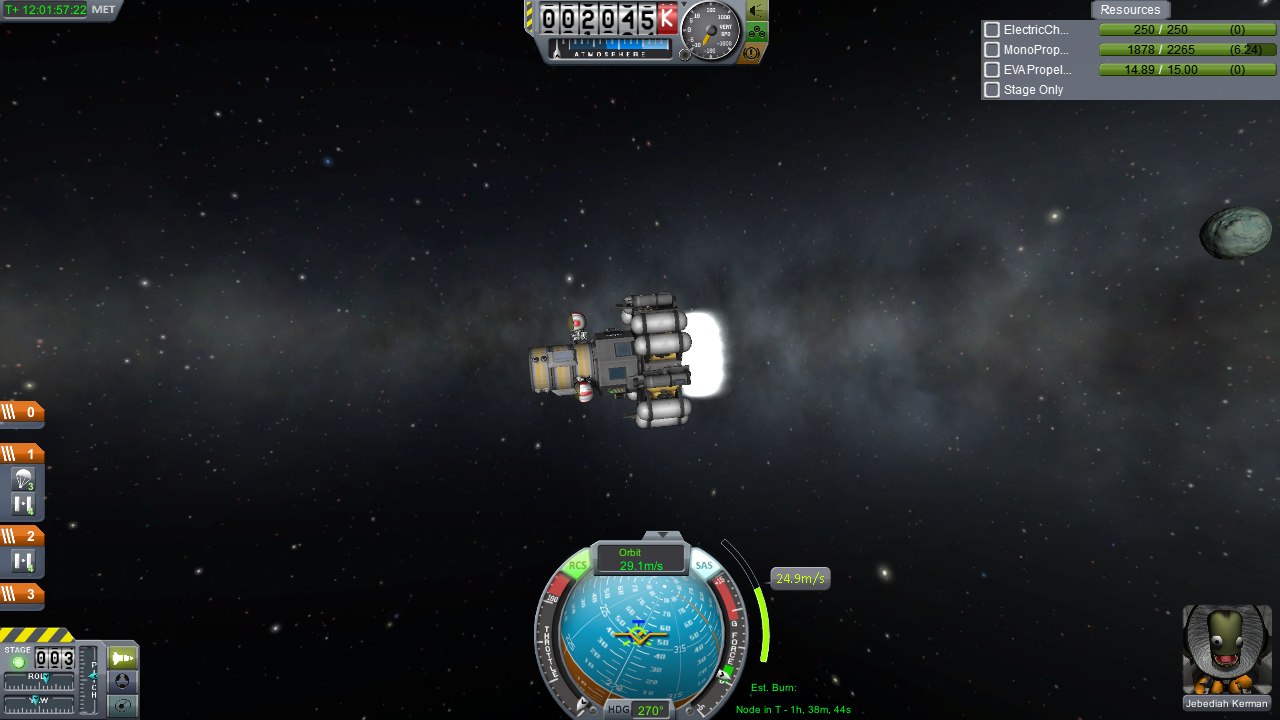
Task: Switch to staging mode rocket button
Action: coord(123,658)
